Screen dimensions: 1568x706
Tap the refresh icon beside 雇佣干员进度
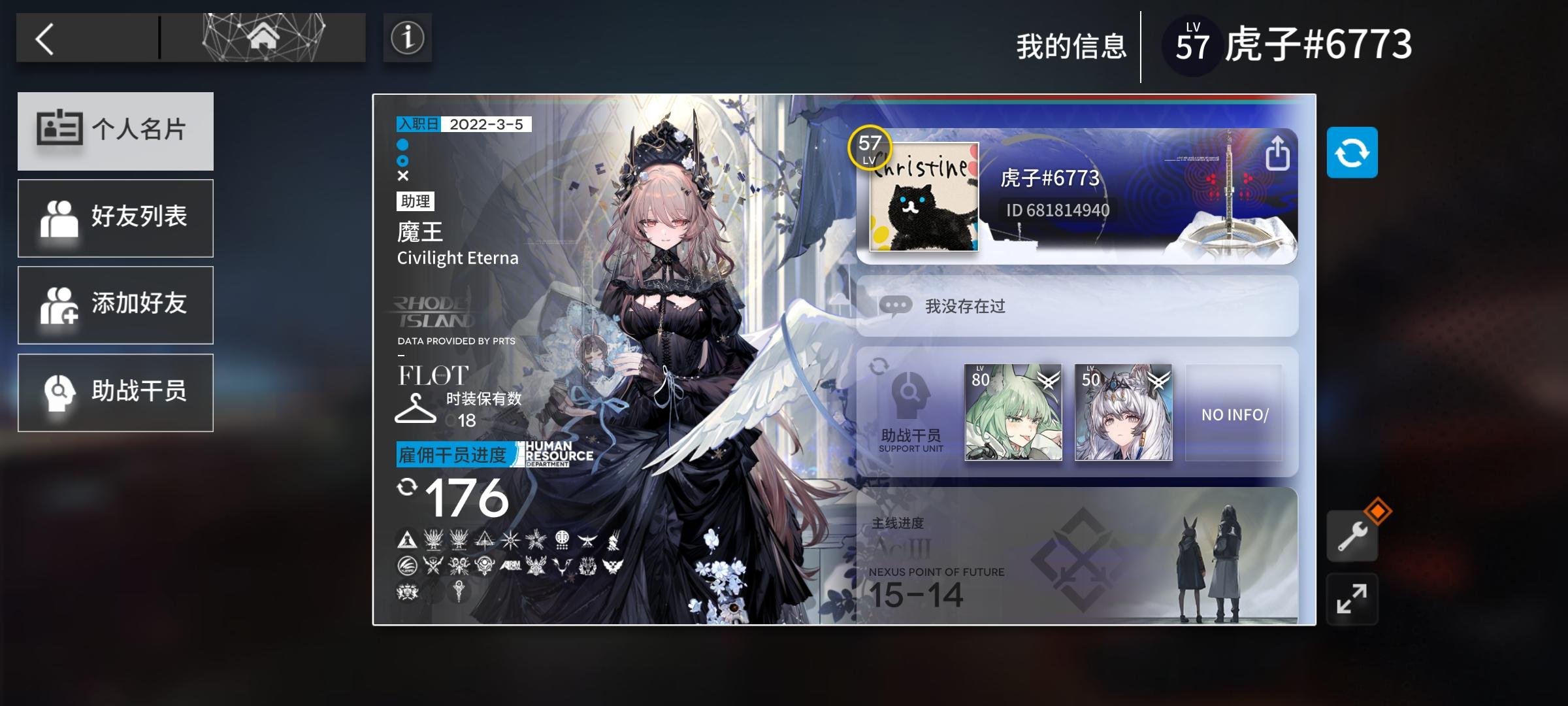406,487
